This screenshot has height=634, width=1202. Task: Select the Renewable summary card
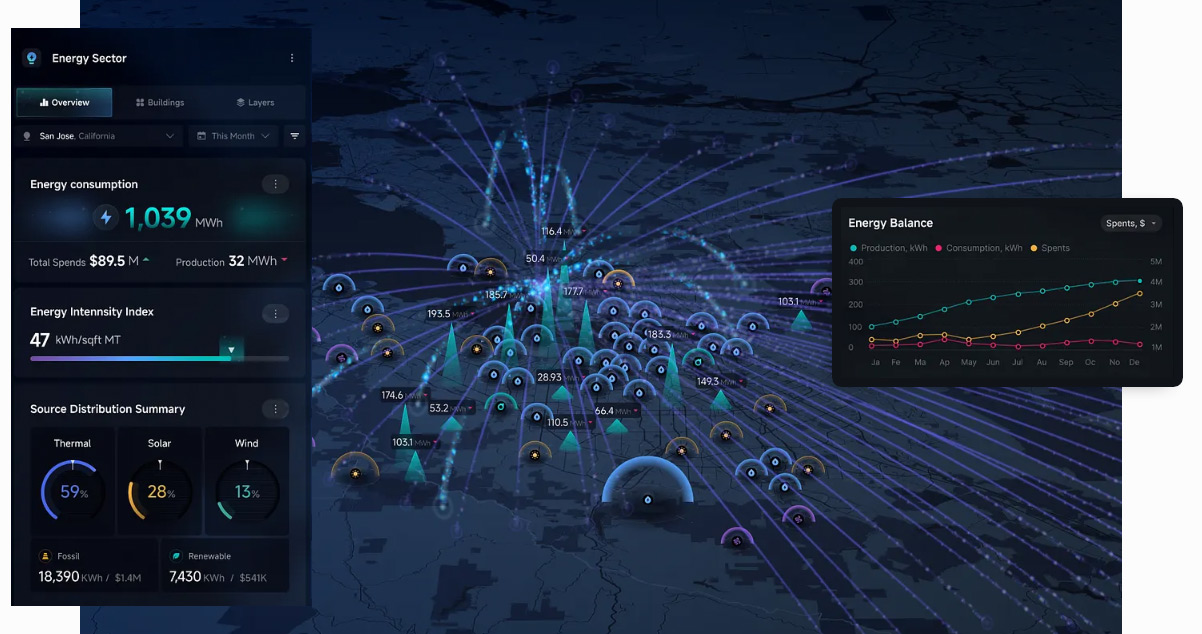pyautogui.click(x=225, y=567)
